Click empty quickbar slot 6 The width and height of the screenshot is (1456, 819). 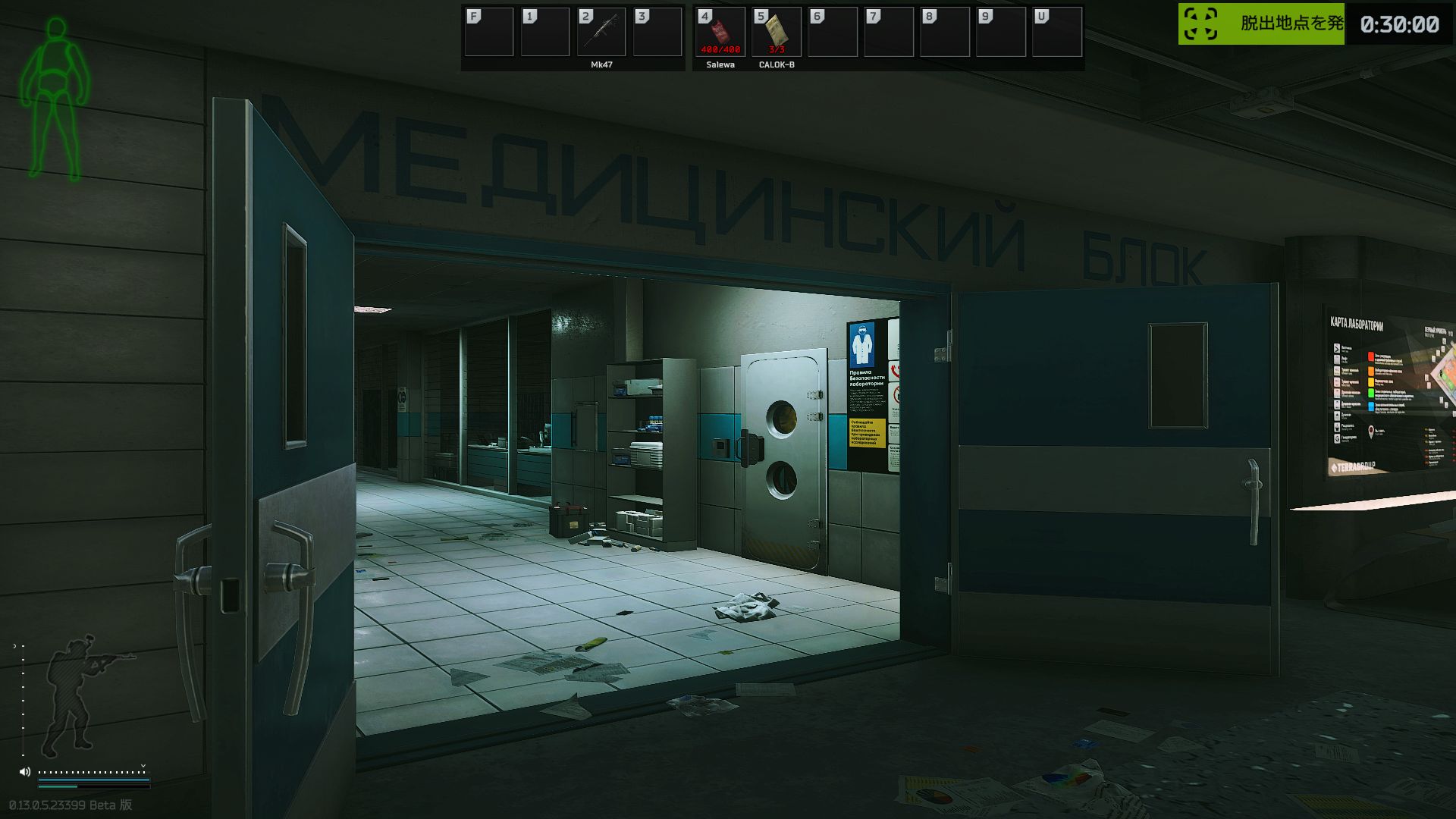pos(831,32)
